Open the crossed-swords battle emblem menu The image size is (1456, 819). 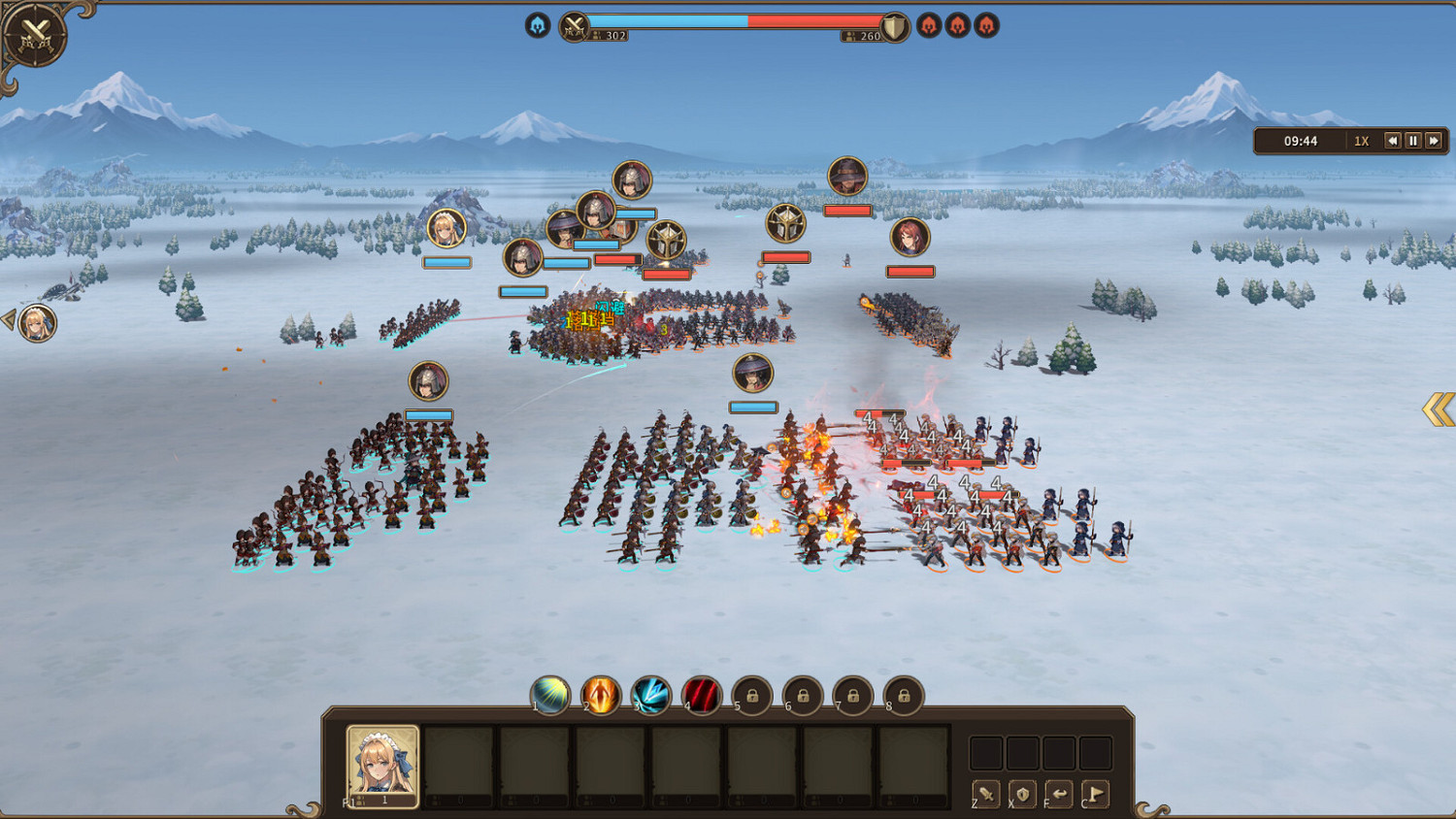pyautogui.click(x=35, y=37)
